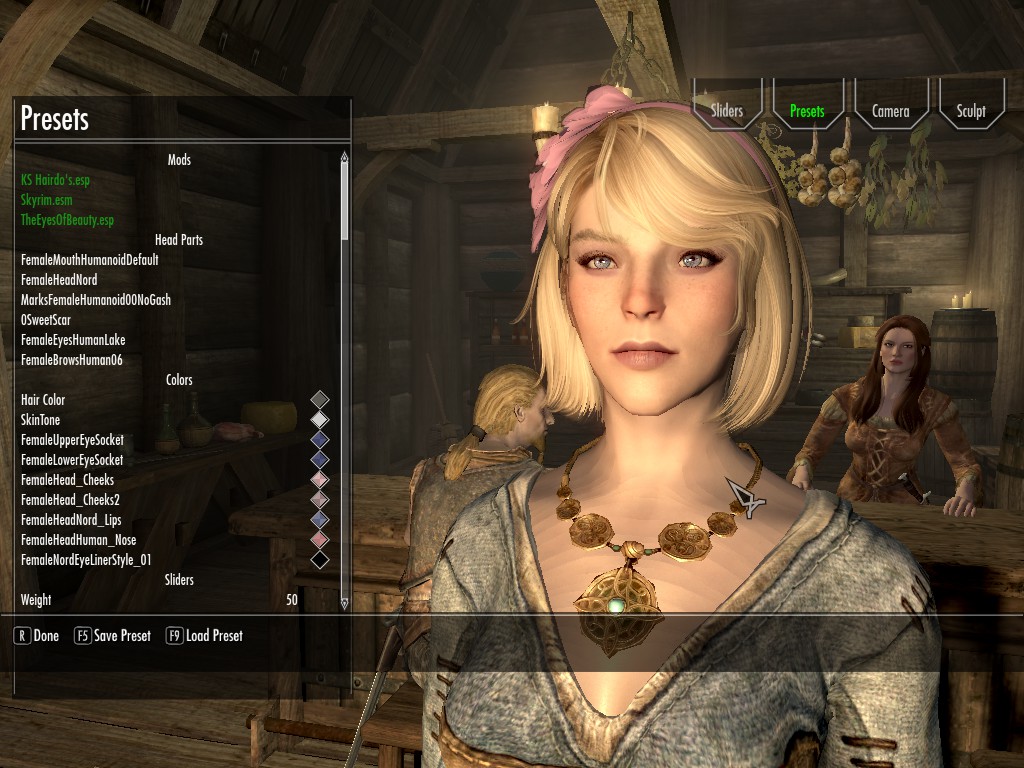Select the KS Hairdo's.esp mod entry
1024x768 pixels.
pyautogui.click(x=62, y=180)
